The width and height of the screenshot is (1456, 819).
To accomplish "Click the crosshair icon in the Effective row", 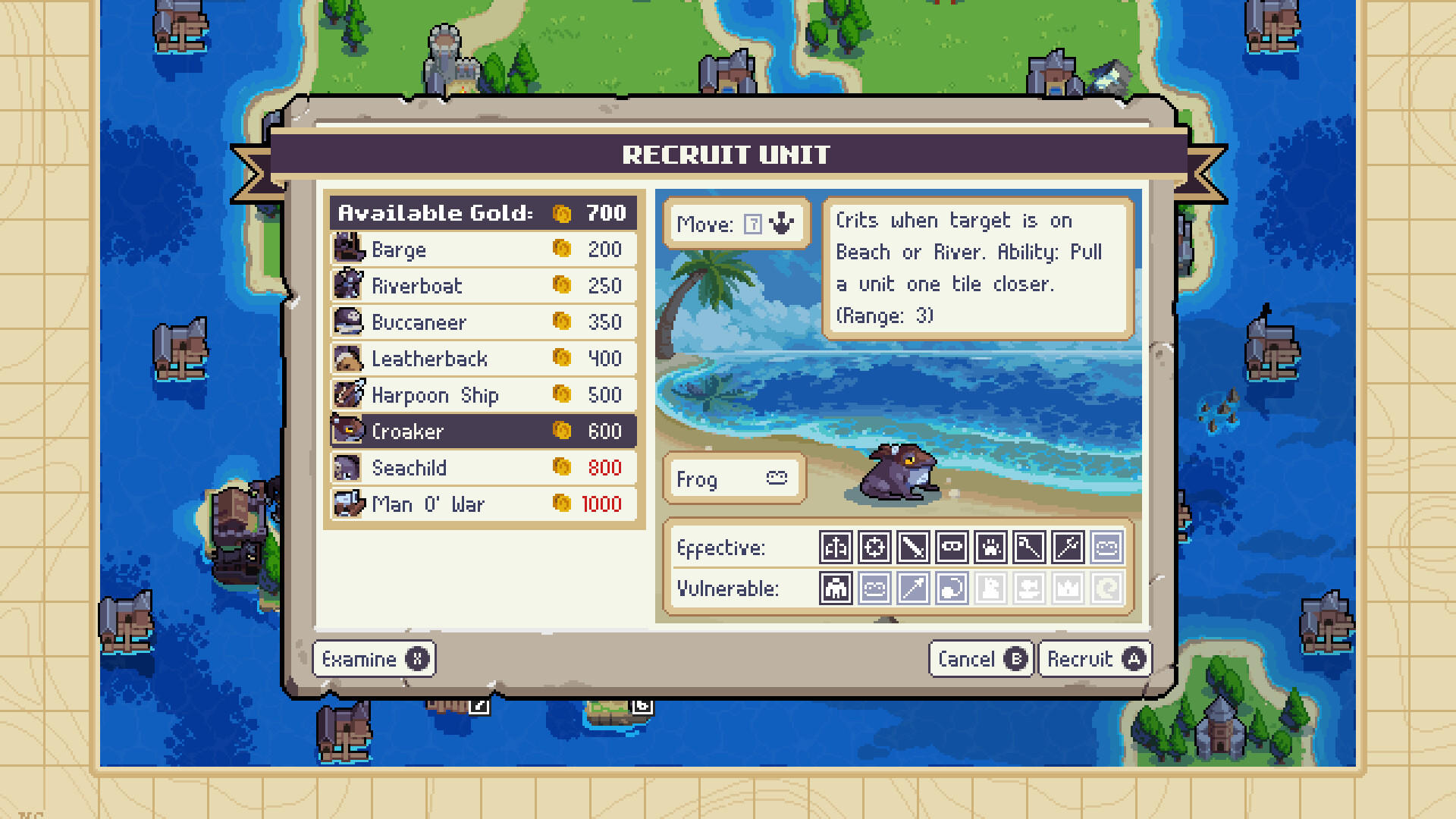I will 874,547.
